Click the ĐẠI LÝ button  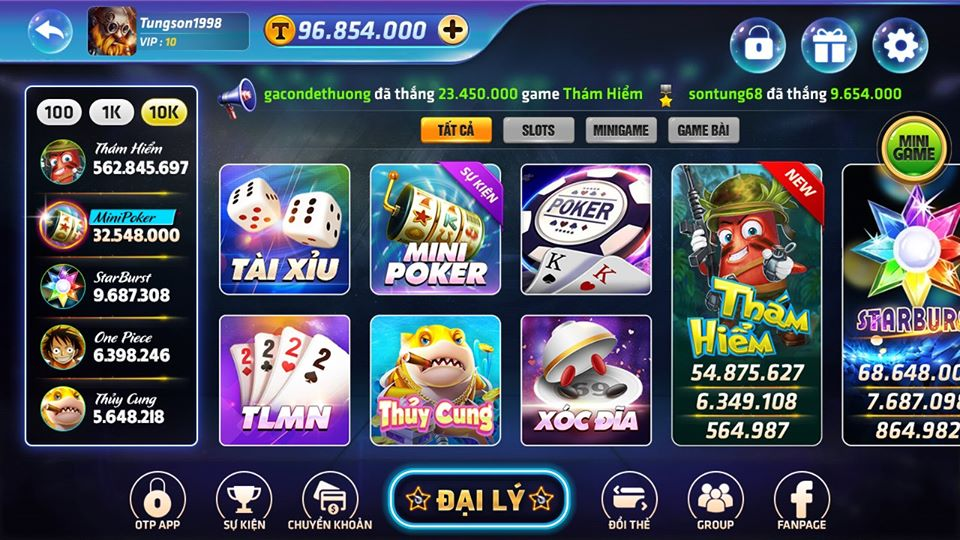479,500
